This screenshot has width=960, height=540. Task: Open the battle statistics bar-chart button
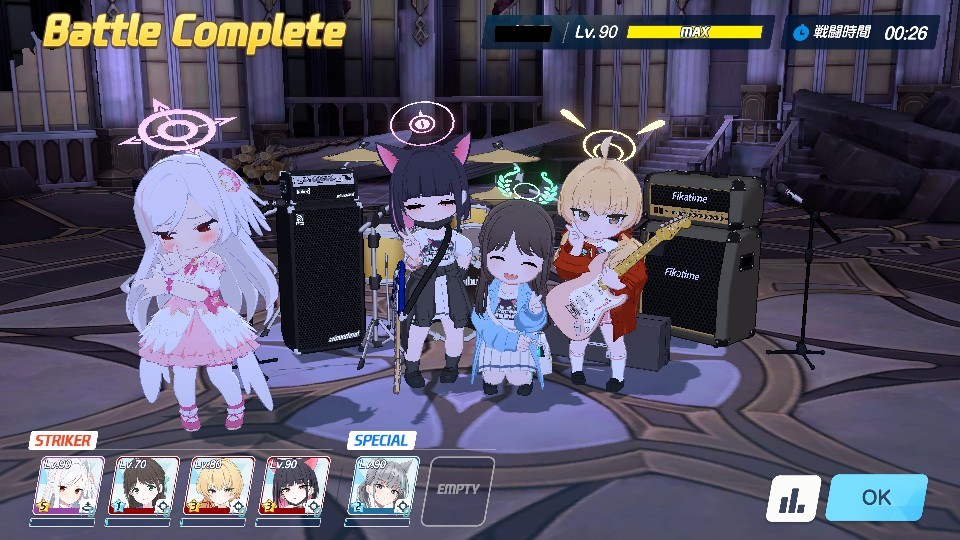click(793, 498)
